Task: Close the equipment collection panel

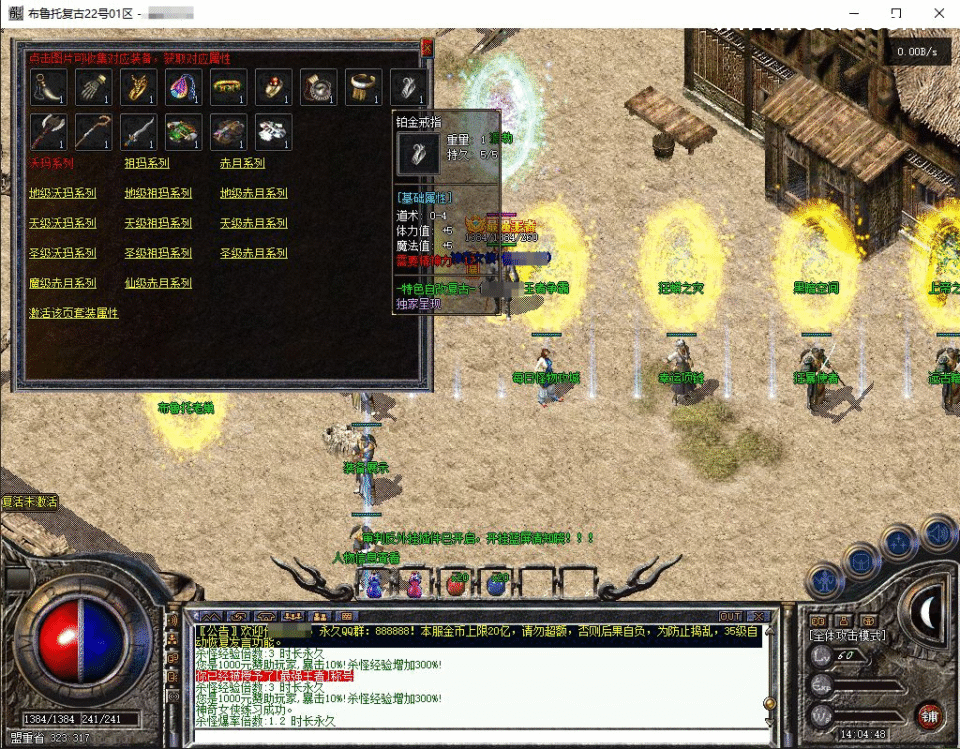Action: pos(427,46)
